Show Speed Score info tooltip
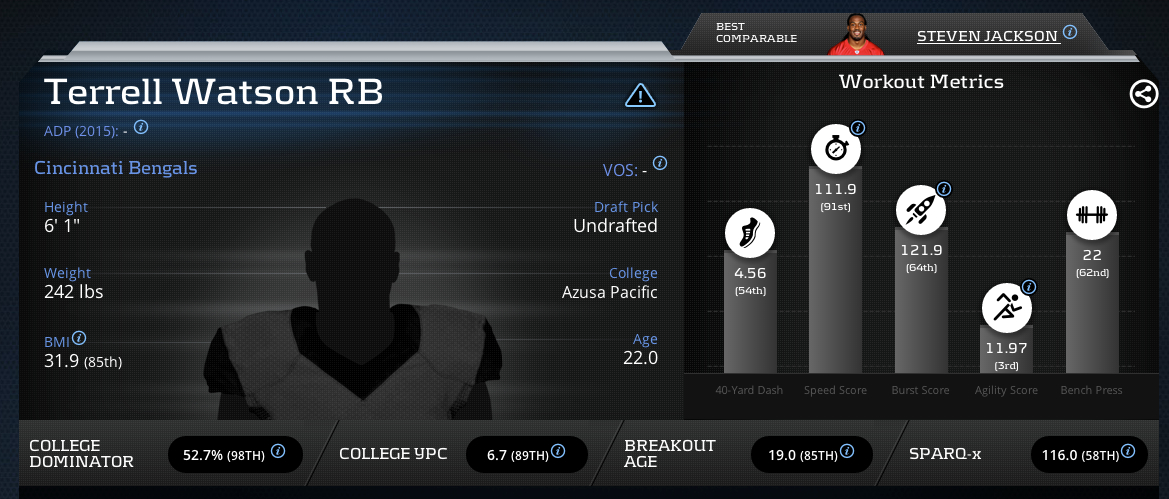The width and height of the screenshot is (1169, 499). pos(858,129)
